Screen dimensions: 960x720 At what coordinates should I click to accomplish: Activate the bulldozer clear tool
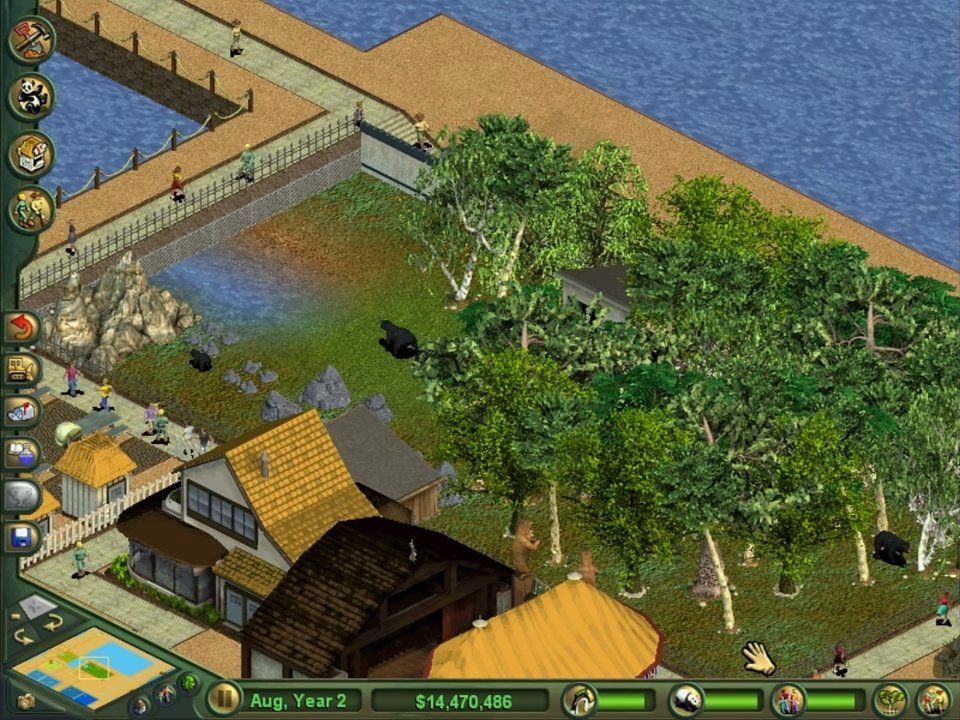coord(21,369)
